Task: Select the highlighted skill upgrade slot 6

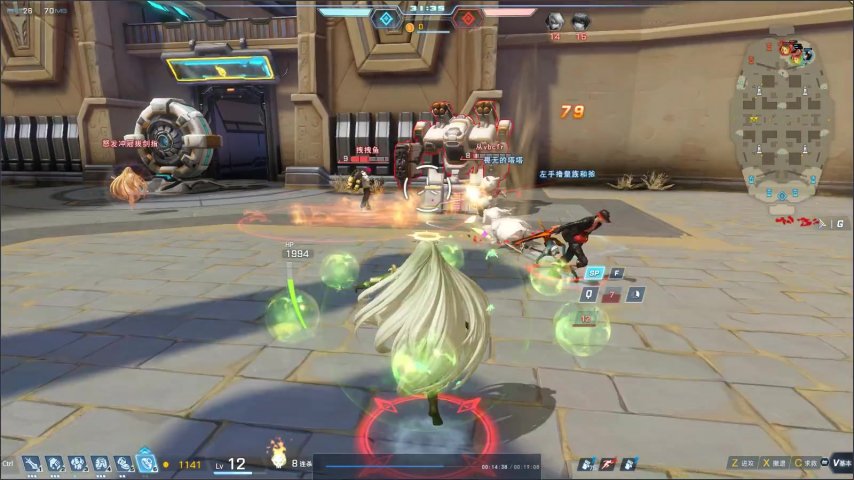Action: click(x=146, y=463)
